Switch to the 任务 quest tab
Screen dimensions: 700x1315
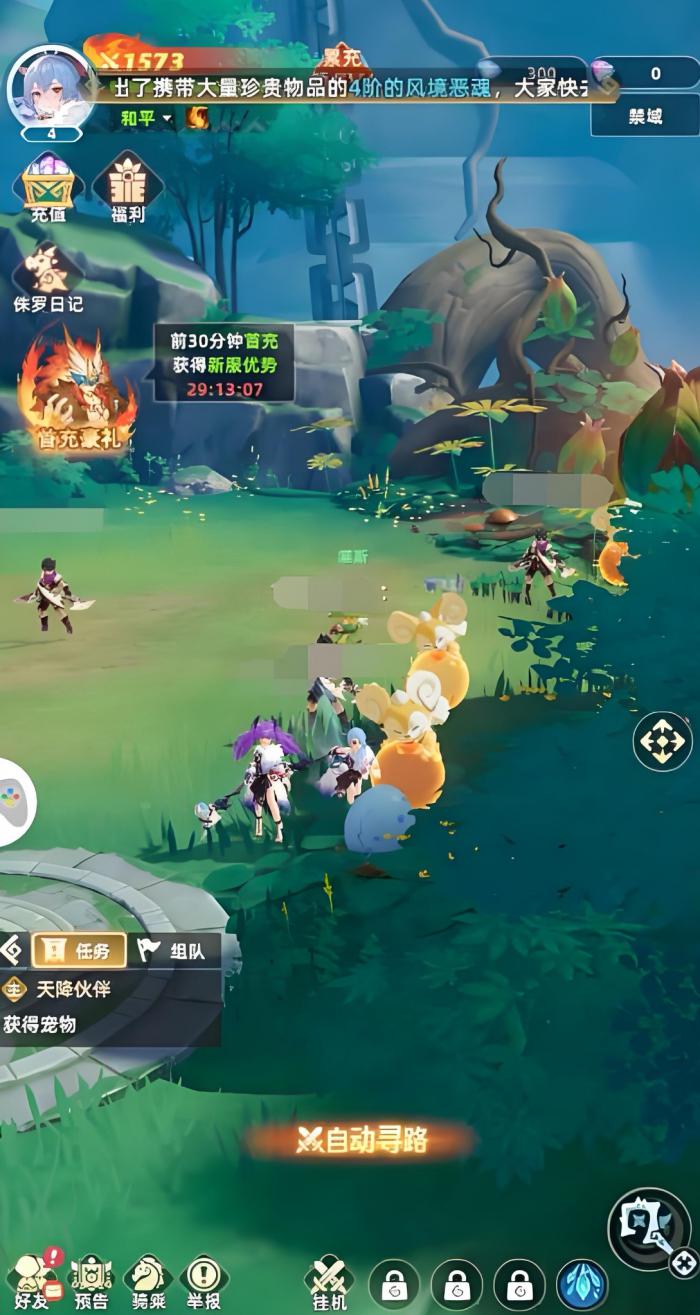click(79, 950)
